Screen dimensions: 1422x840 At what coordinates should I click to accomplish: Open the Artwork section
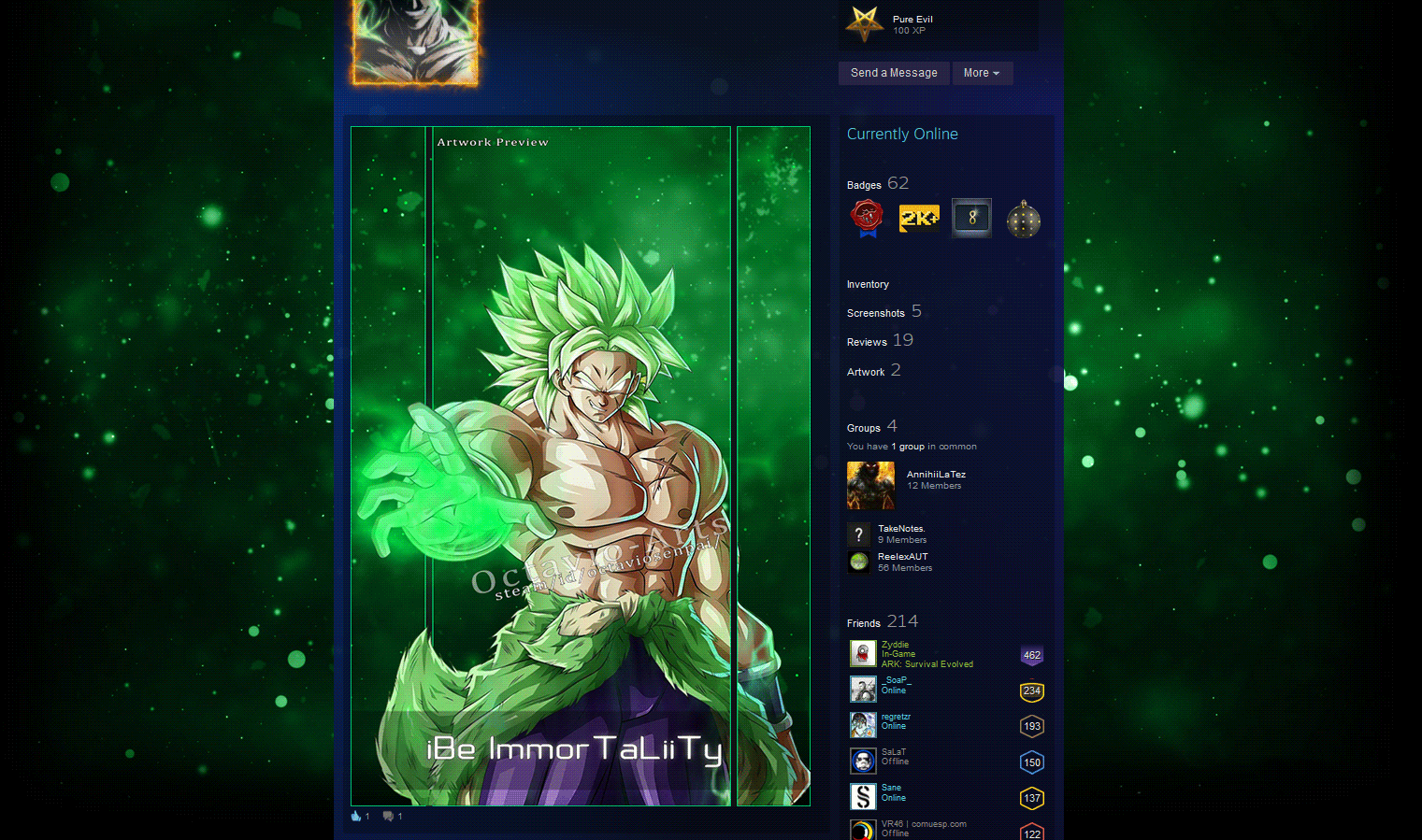click(x=866, y=371)
